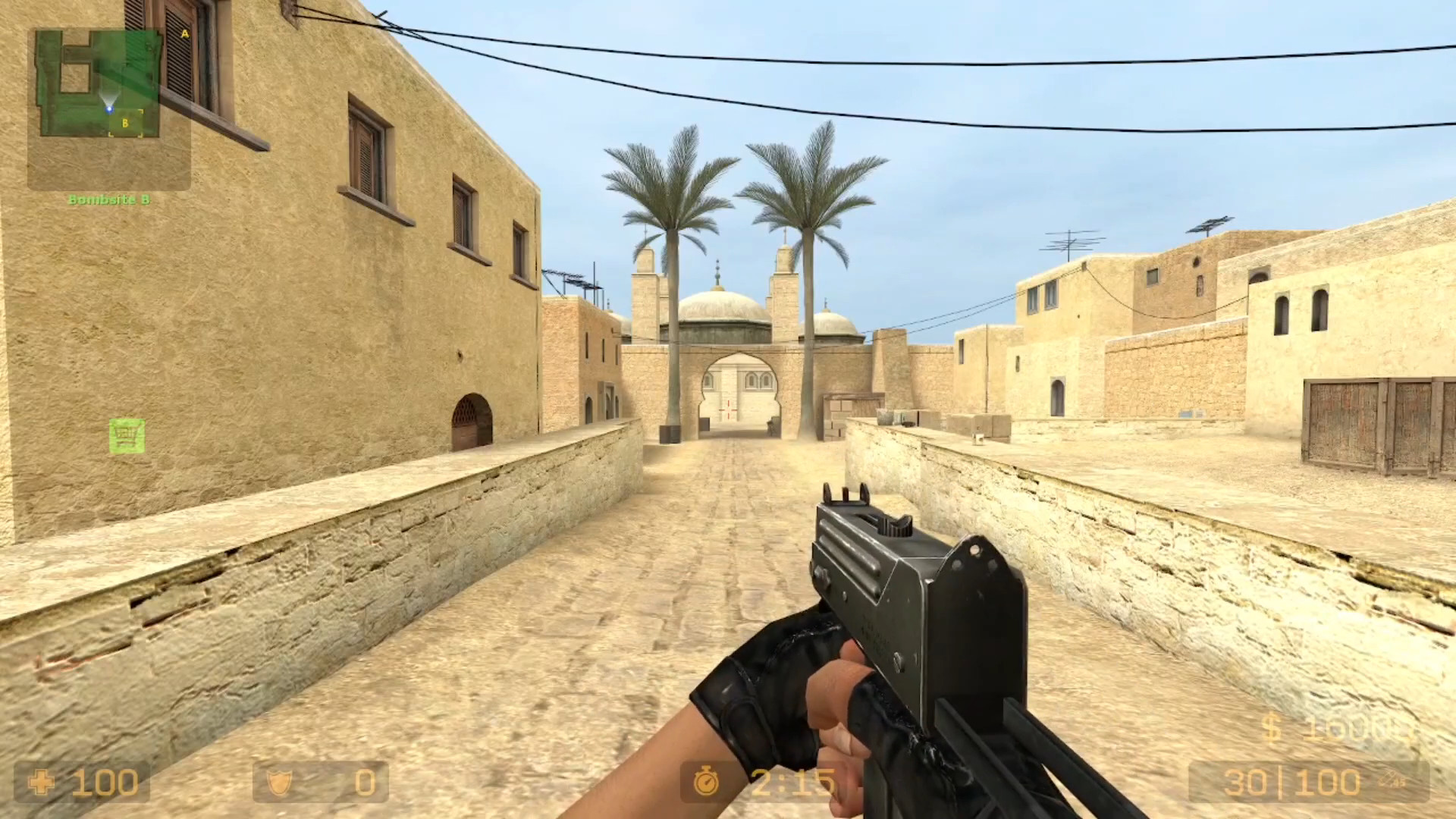This screenshot has width=1456, height=819.
Task: Click the blue player dot on the radar
Action: click(x=109, y=109)
